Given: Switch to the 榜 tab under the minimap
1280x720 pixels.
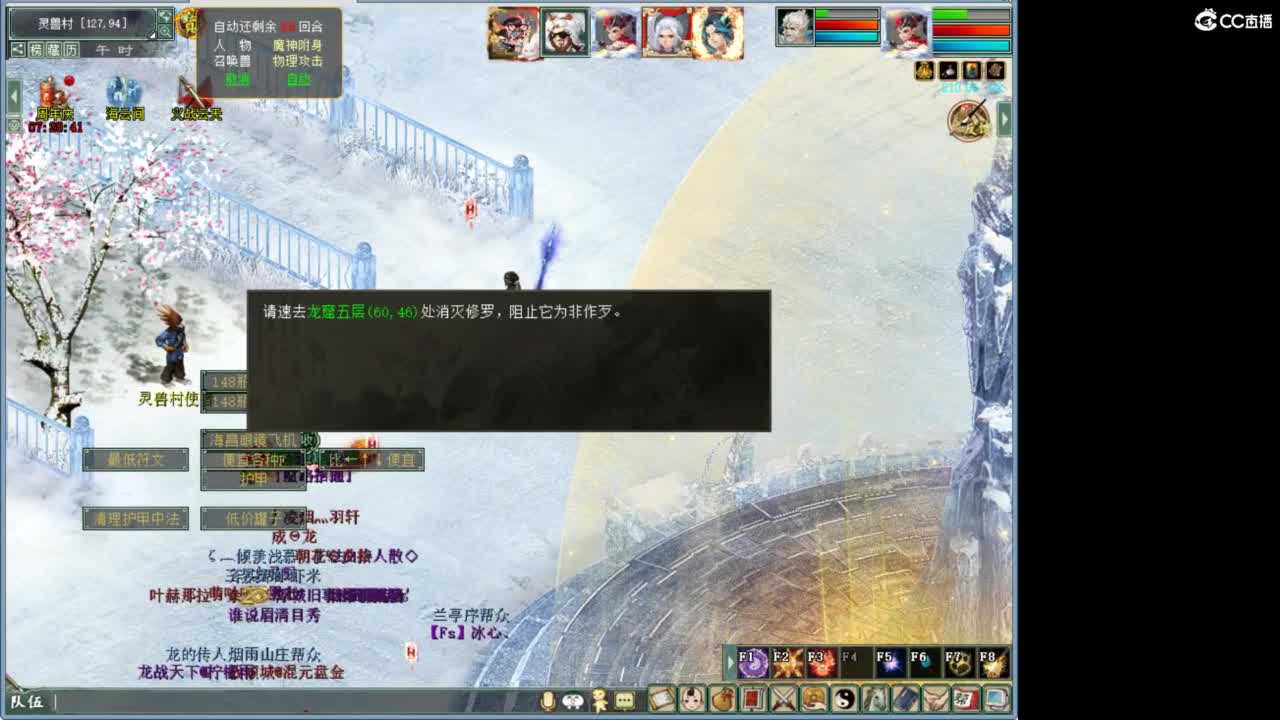Looking at the screenshot, I should [37, 50].
